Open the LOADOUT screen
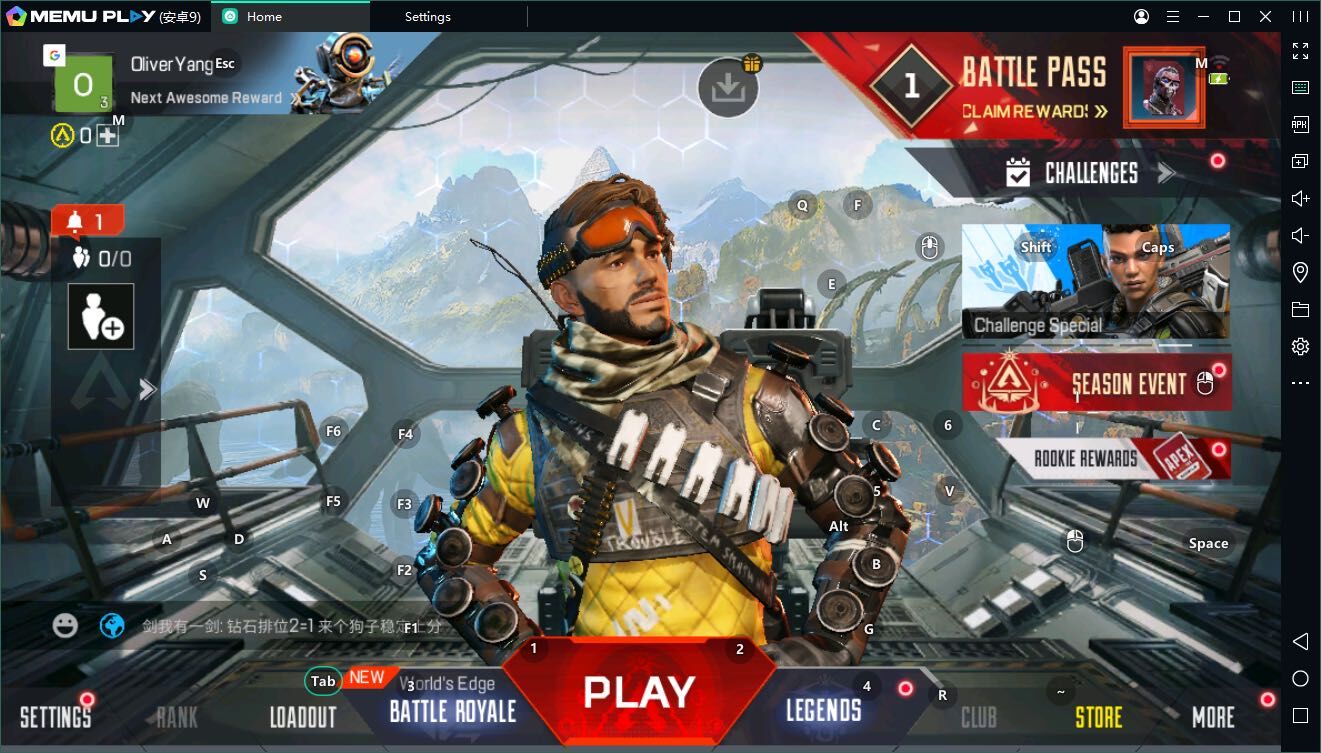The image size is (1321, 753). [302, 717]
